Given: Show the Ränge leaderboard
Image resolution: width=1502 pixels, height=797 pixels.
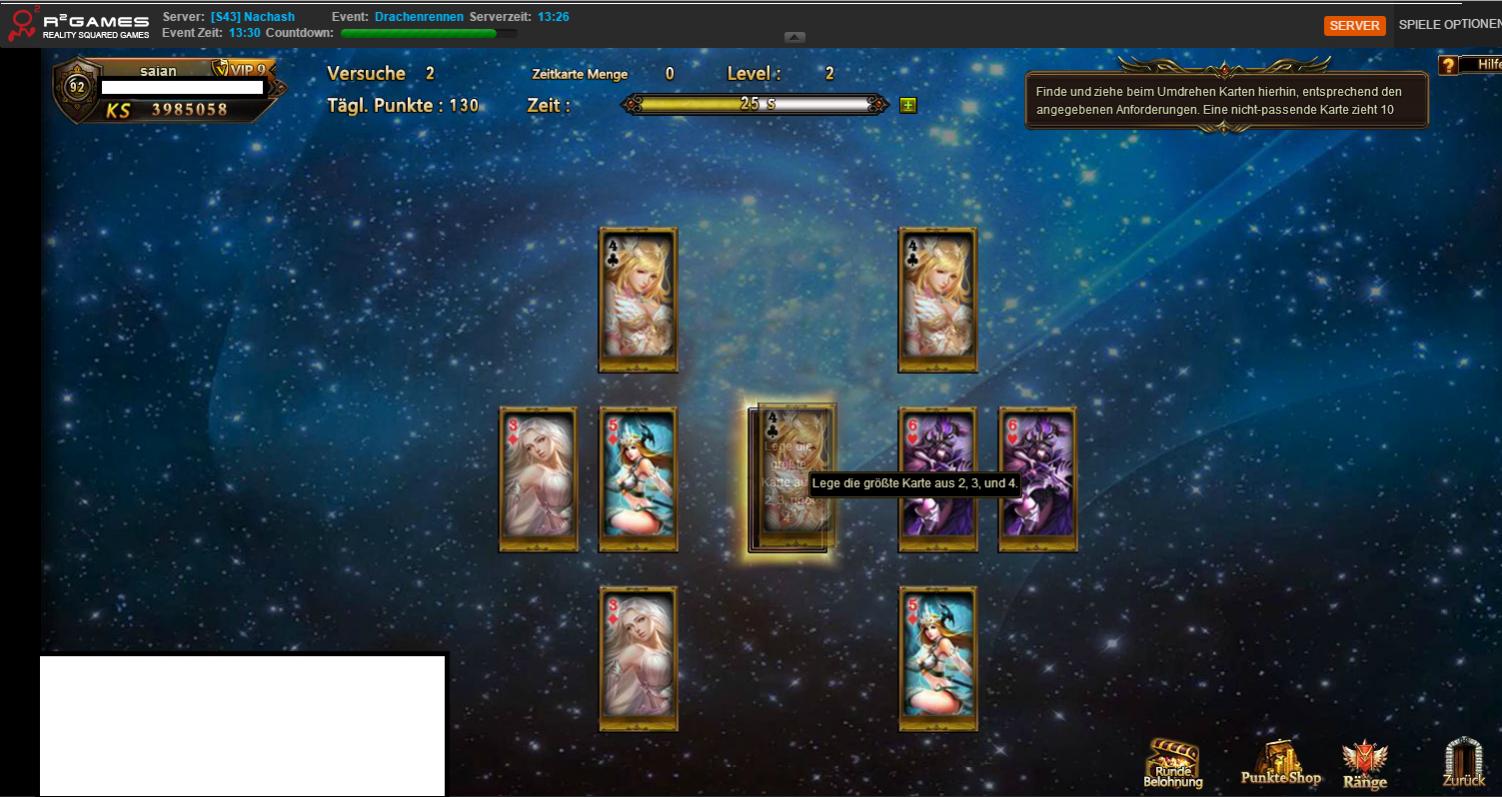Looking at the screenshot, I should pyautogui.click(x=1365, y=766).
